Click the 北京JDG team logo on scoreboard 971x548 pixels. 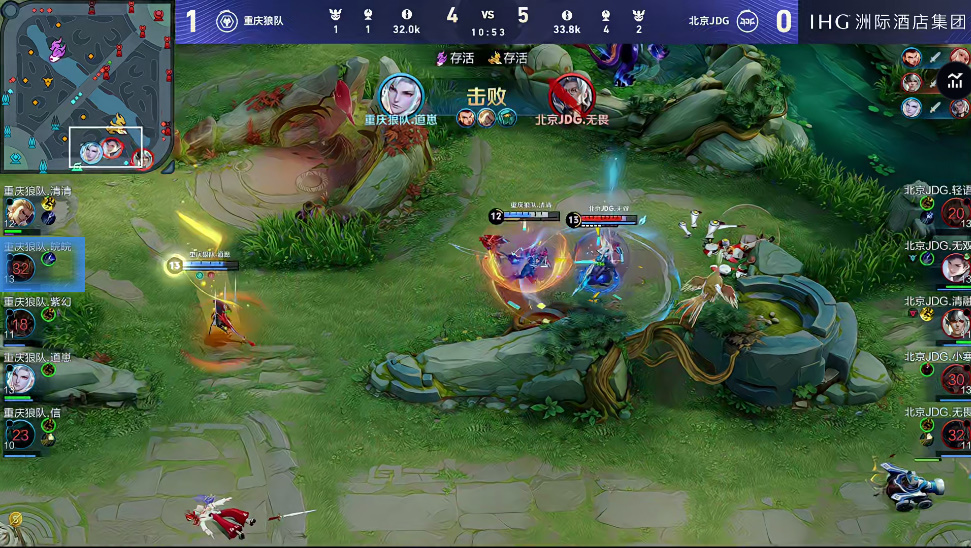(x=748, y=21)
